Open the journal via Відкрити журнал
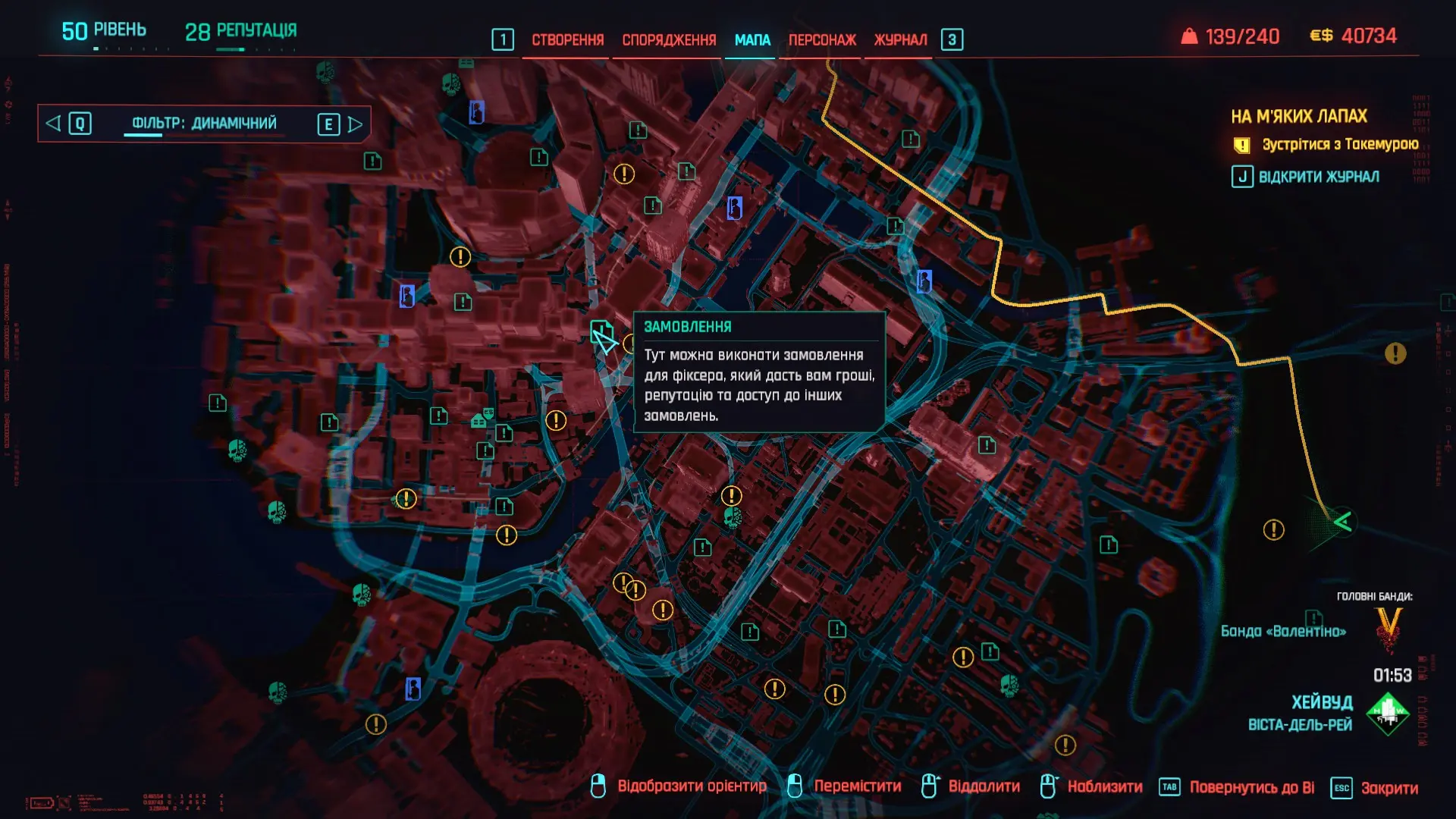 [x=1318, y=177]
